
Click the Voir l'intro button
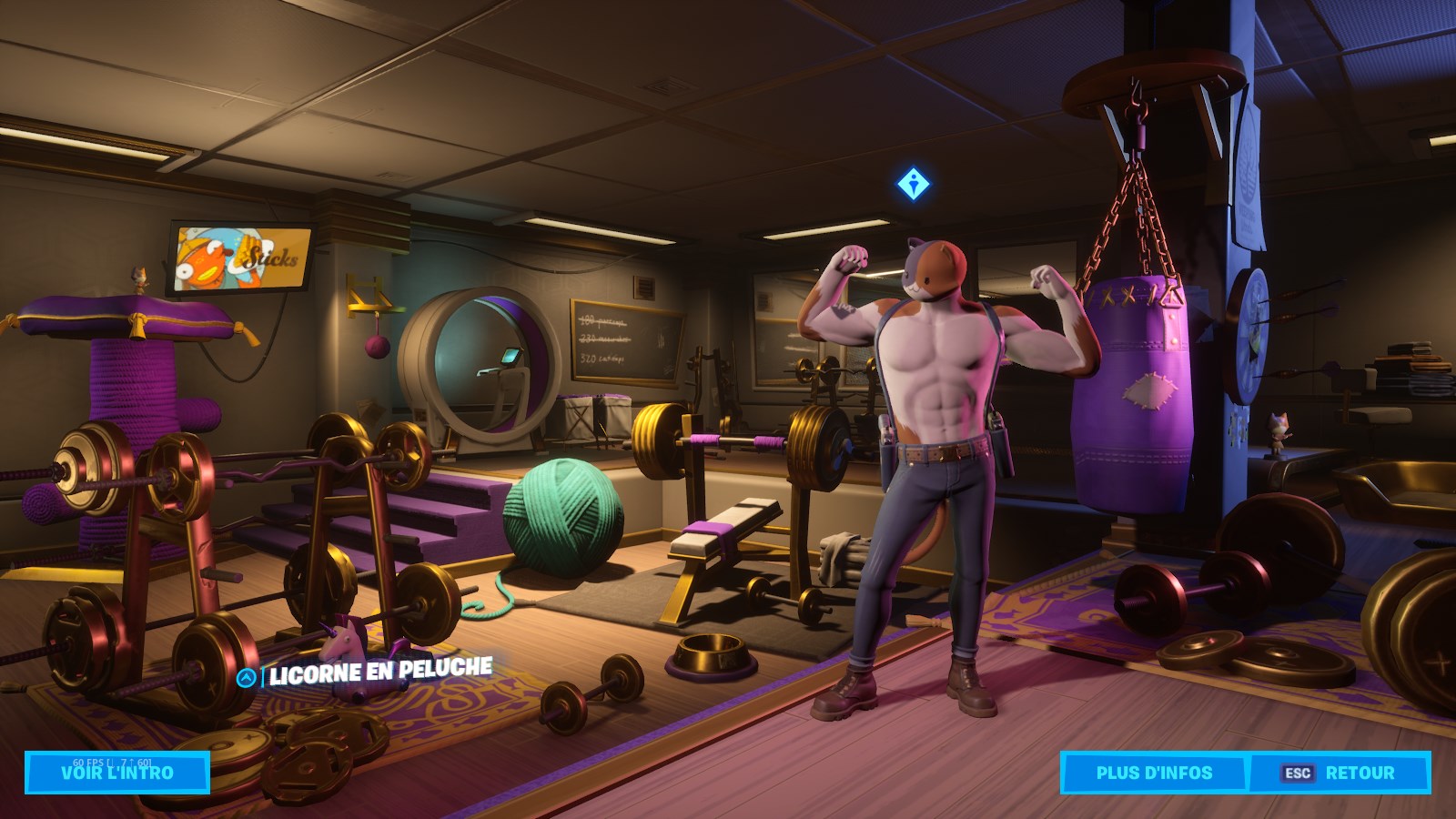[x=117, y=773]
